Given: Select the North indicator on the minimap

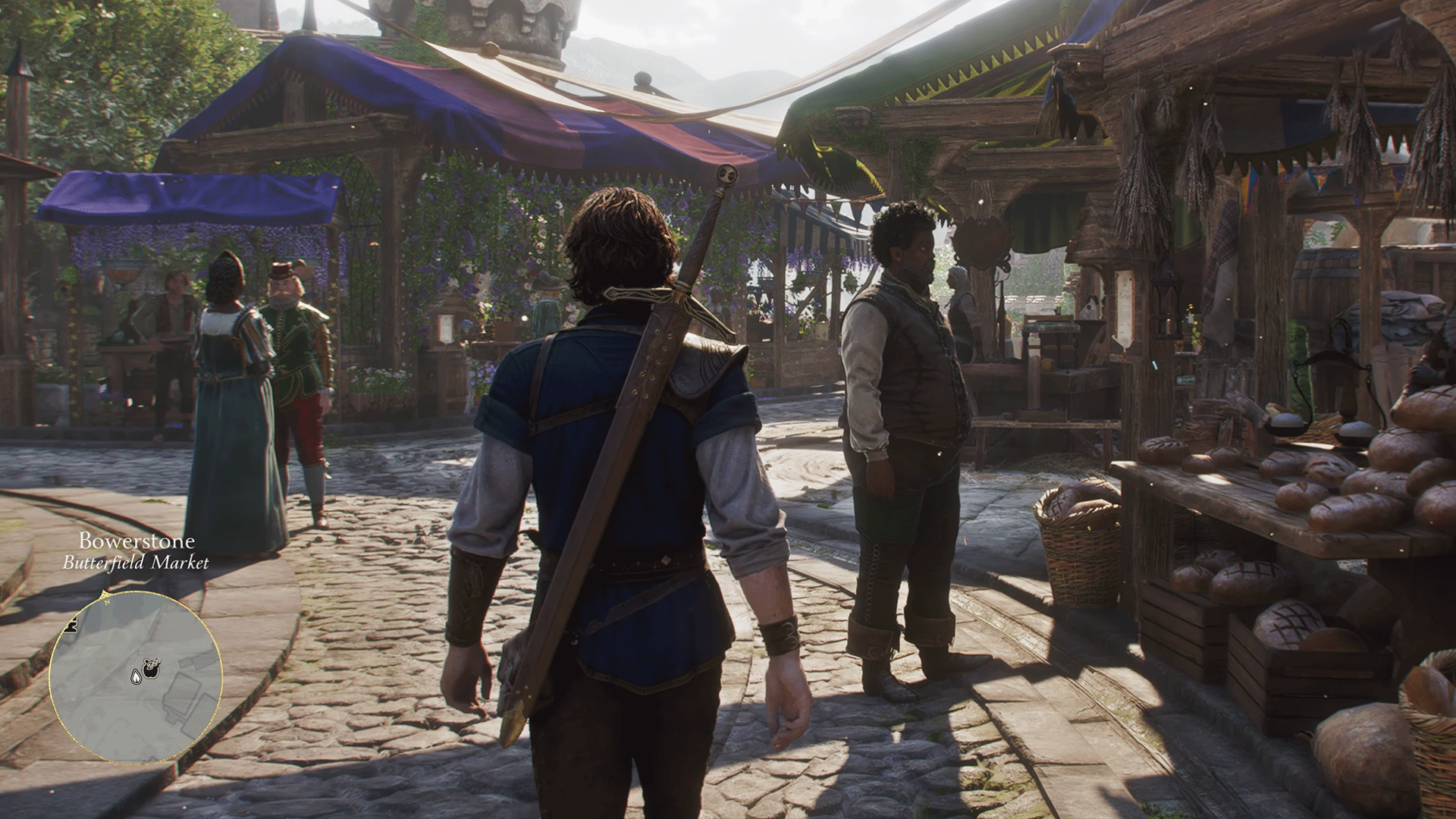Looking at the screenshot, I should [x=106, y=603].
